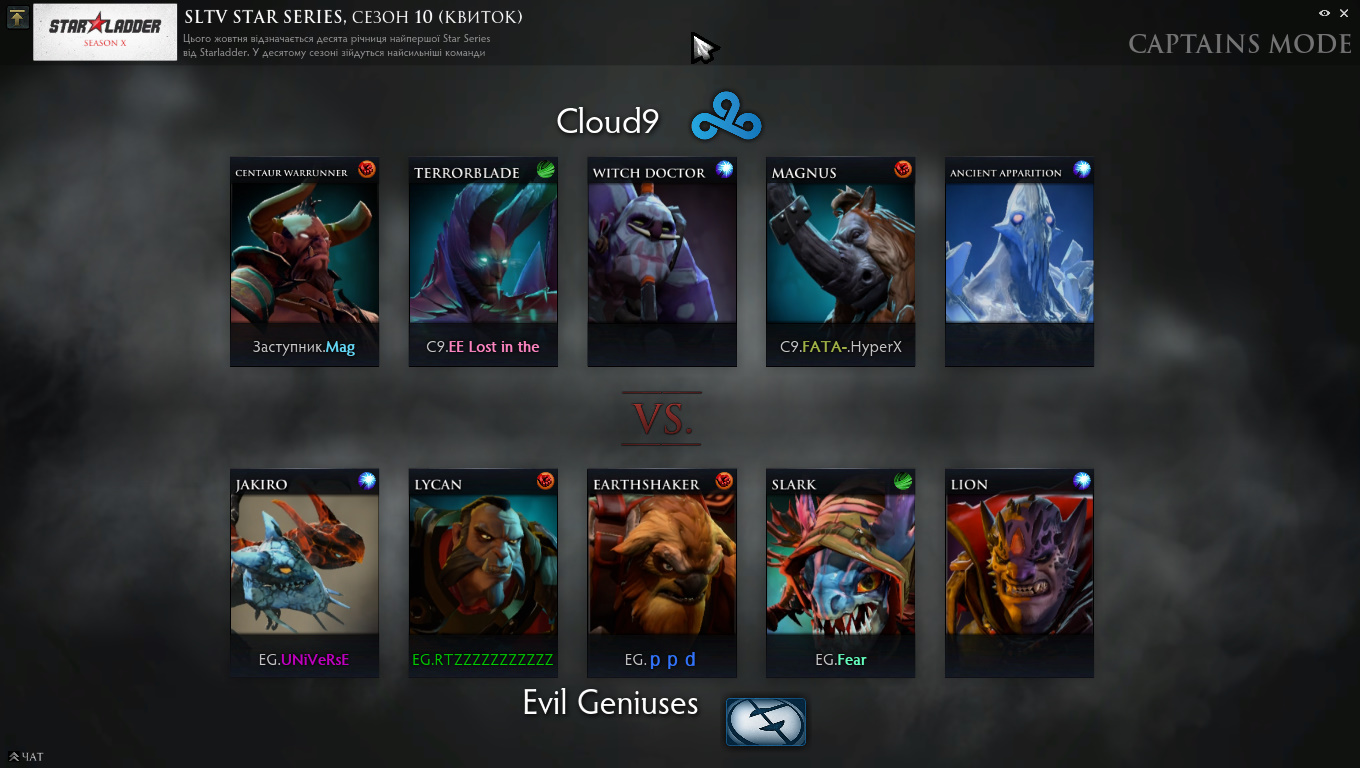This screenshot has height=768, width=1360.
Task: Select the Centaur Warrunner hero card
Action: point(304,262)
